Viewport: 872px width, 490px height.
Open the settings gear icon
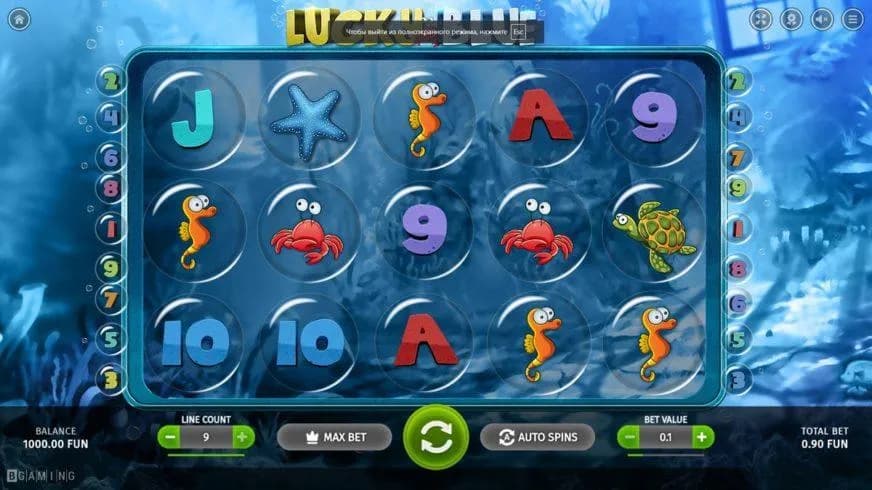click(791, 19)
